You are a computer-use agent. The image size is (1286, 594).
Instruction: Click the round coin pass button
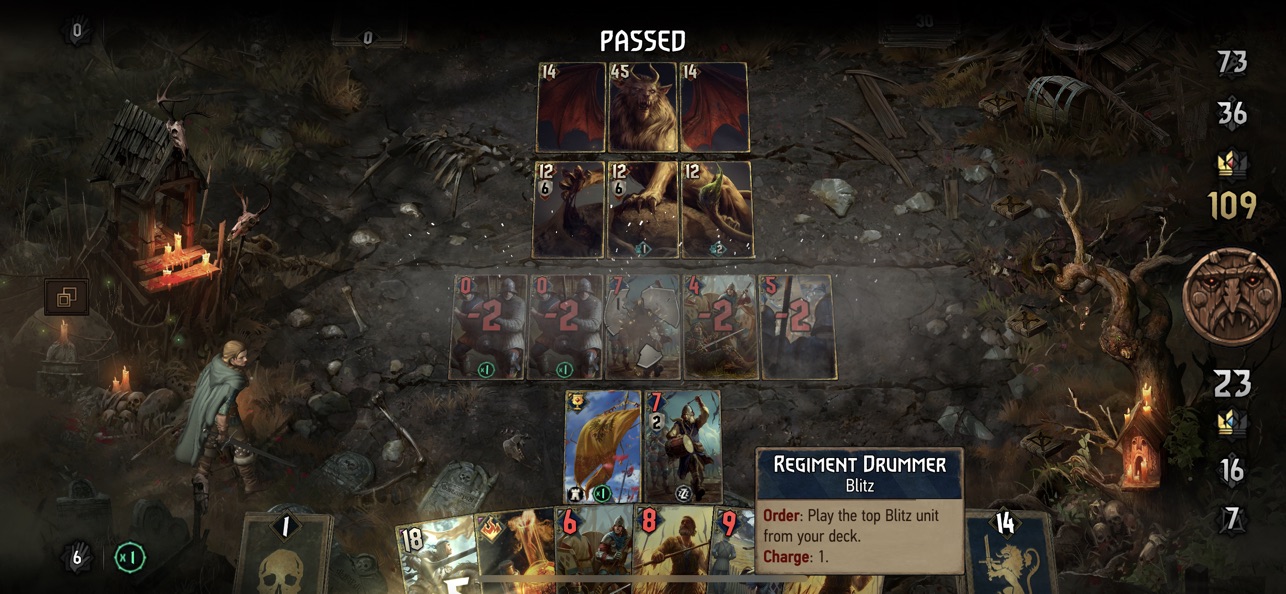tap(1231, 297)
